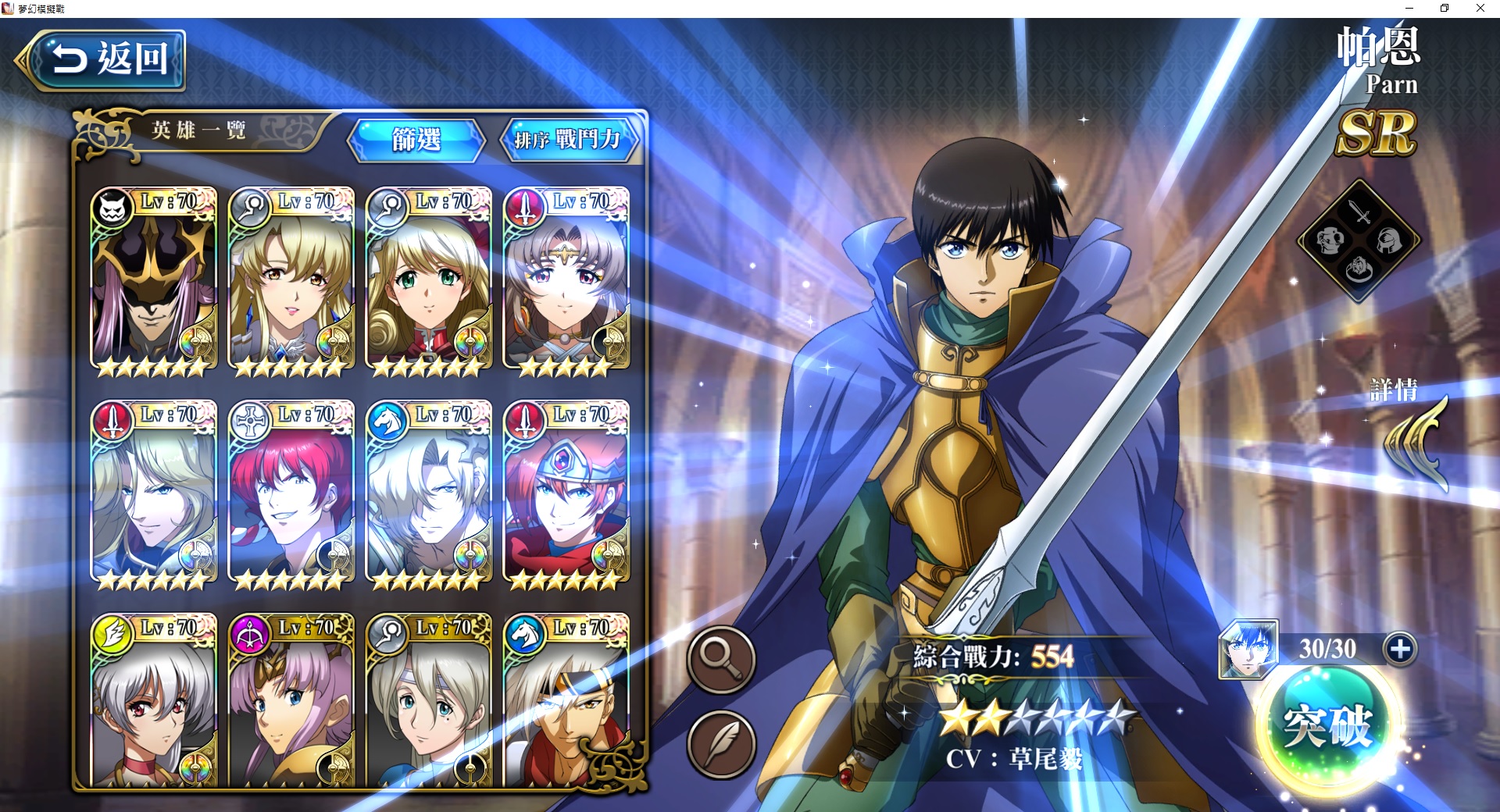Open the 篩選 filter button
Image resolution: width=1500 pixels, height=812 pixels.
416,141
